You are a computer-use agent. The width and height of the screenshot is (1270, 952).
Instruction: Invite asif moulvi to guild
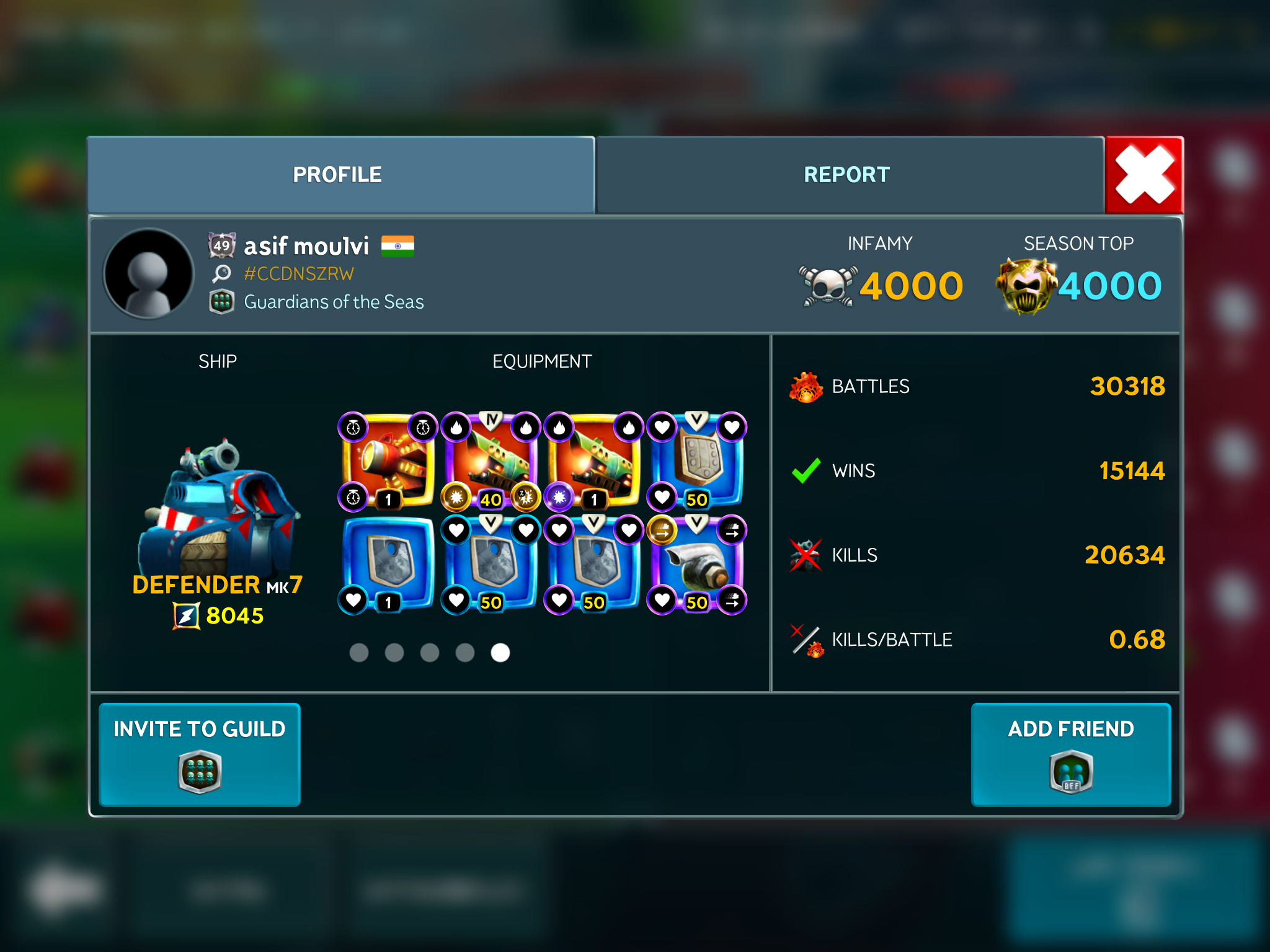(x=200, y=754)
